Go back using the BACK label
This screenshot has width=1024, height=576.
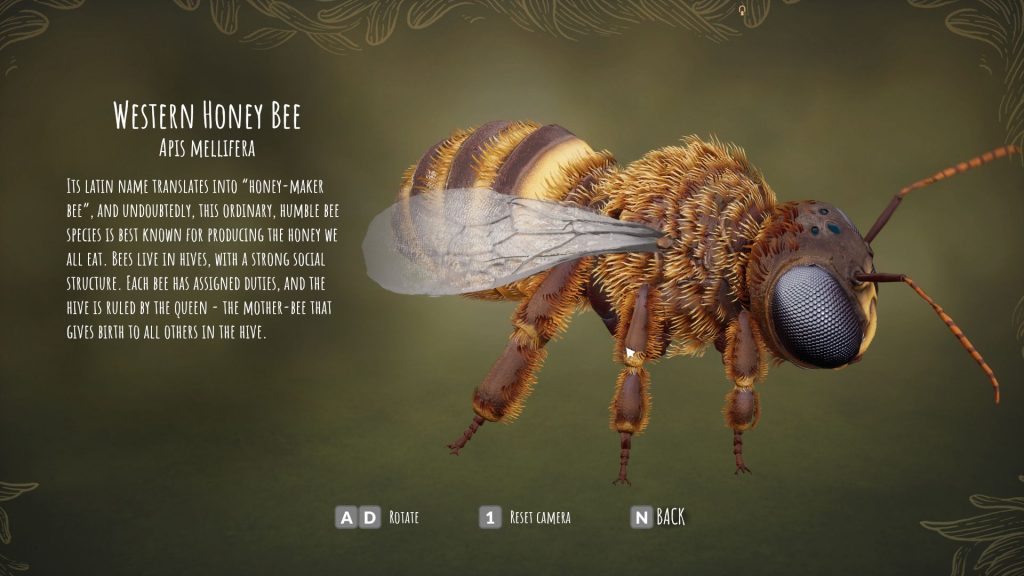670,517
